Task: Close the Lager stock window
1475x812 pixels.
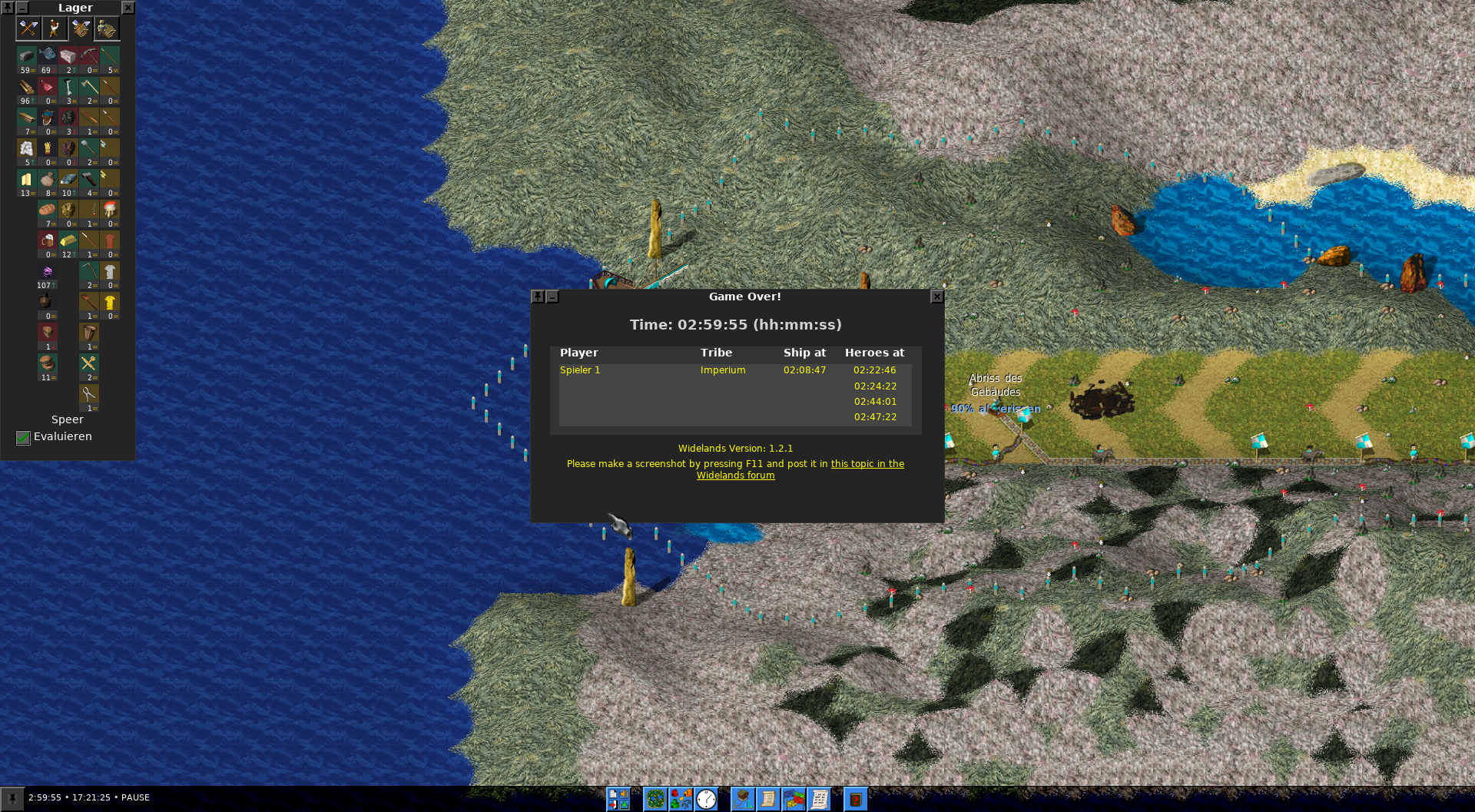Action: (128, 8)
